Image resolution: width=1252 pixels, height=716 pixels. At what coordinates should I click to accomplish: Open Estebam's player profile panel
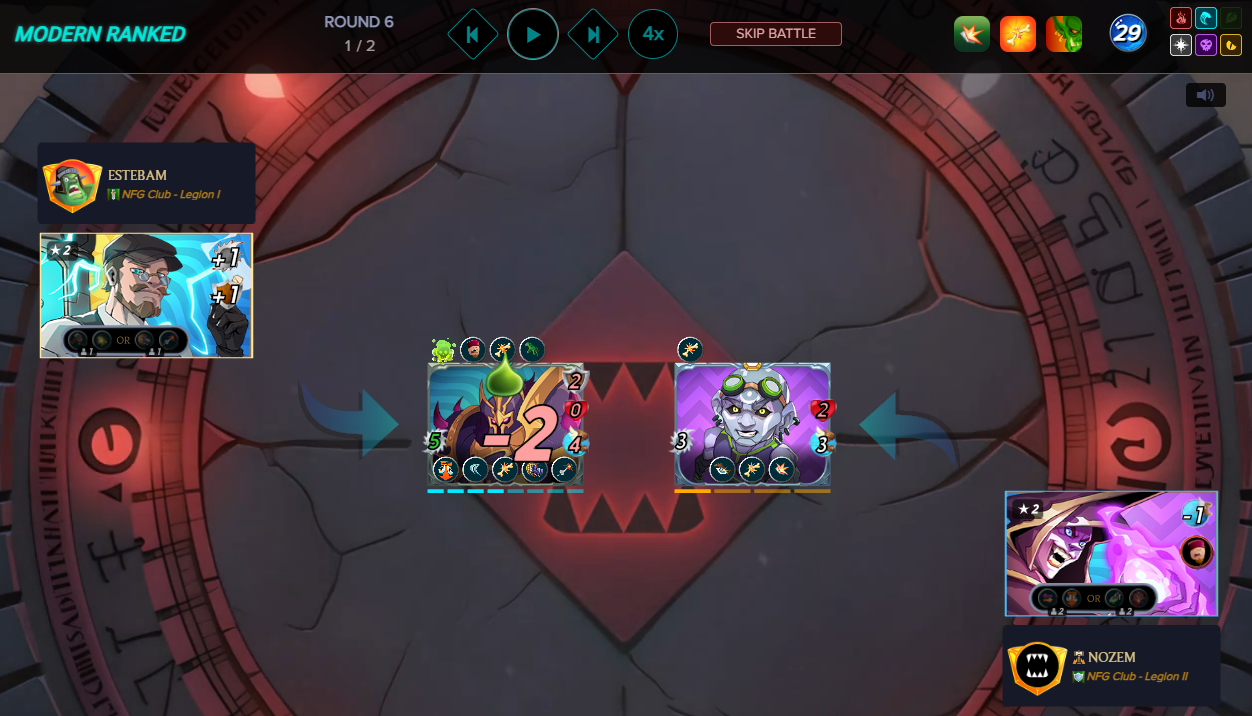(x=146, y=184)
